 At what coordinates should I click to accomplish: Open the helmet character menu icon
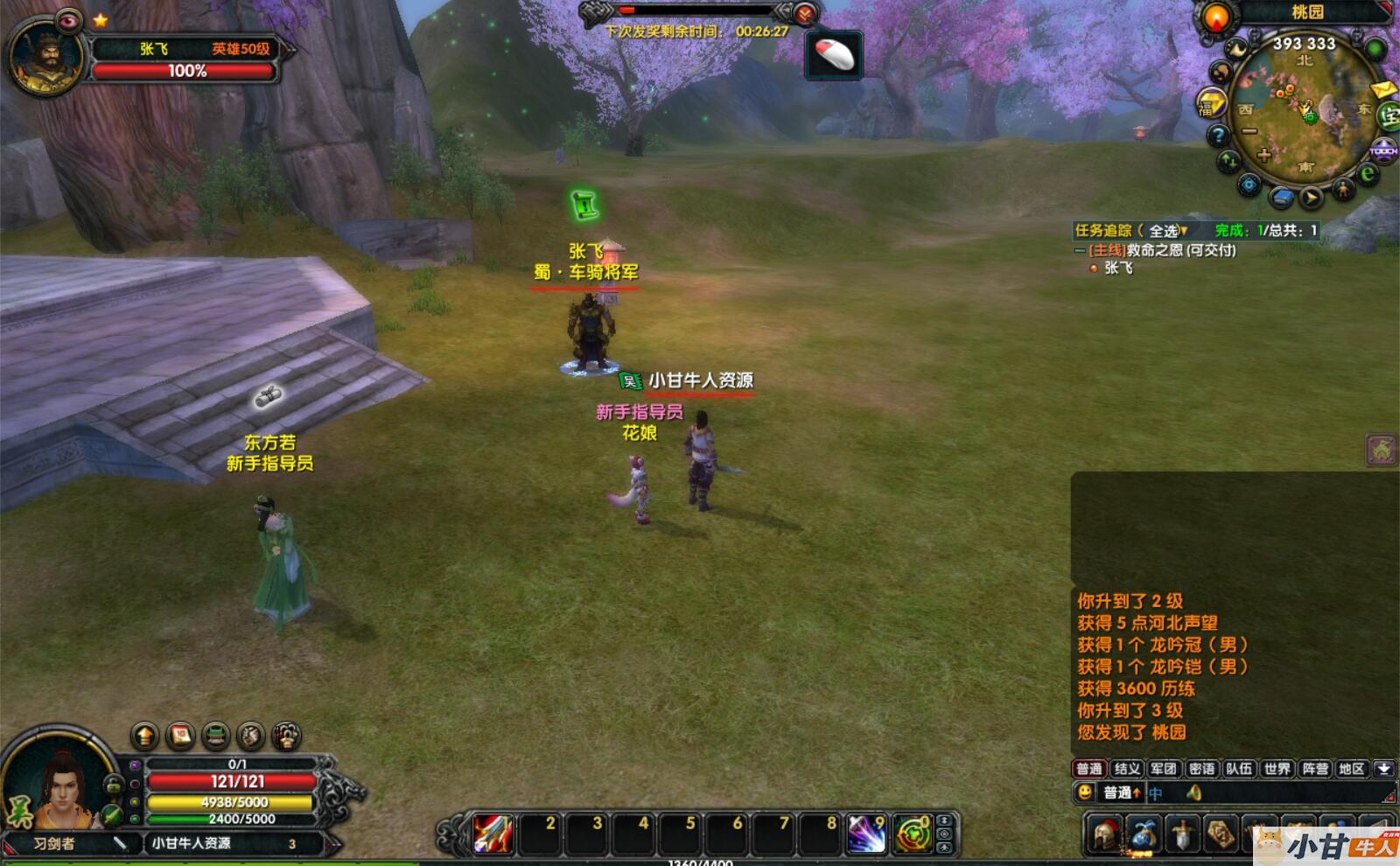tap(1106, 833)
